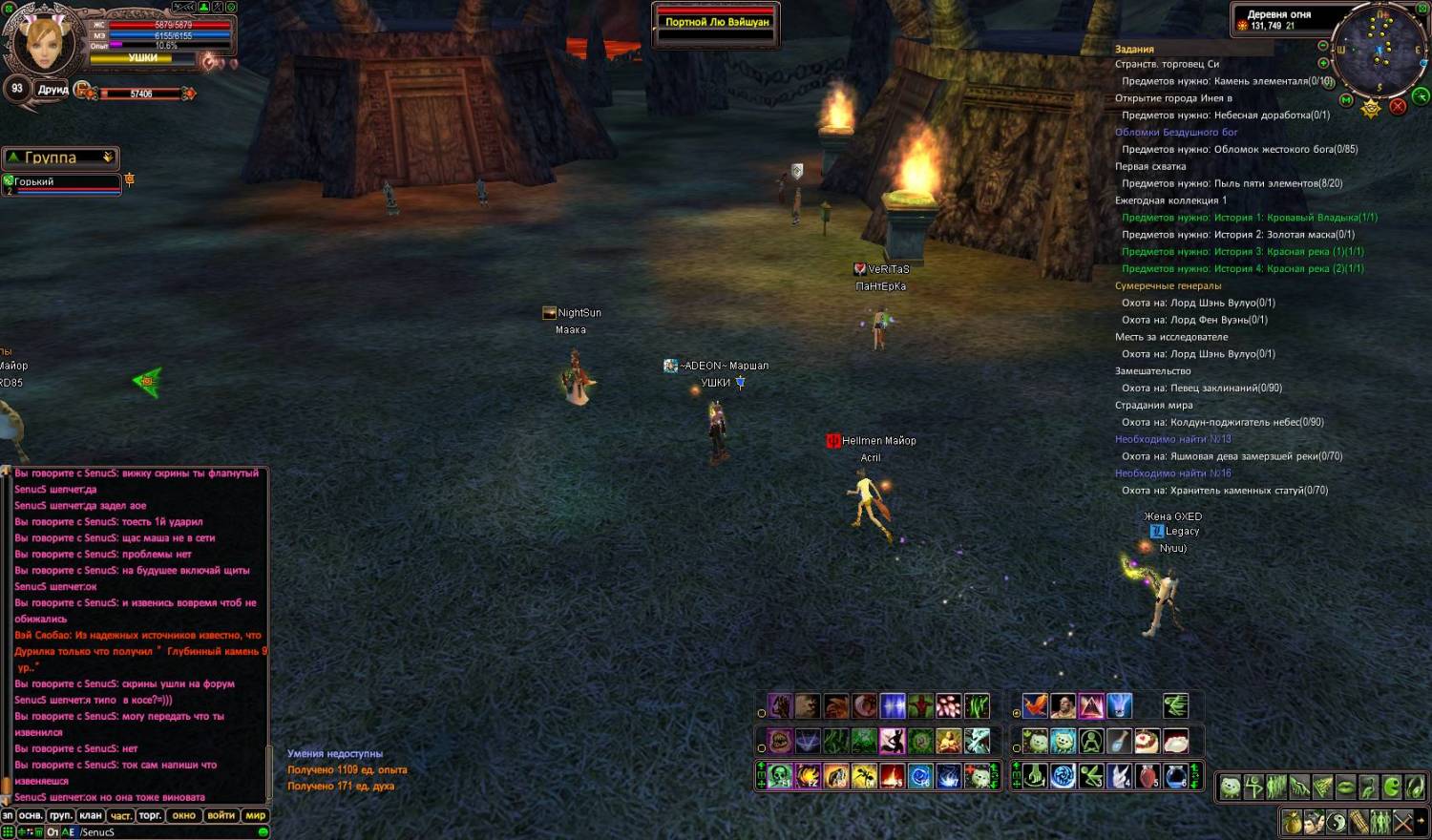Click the red X button under the minimap
The image size is (1432, 840).
pos(1398,107)
